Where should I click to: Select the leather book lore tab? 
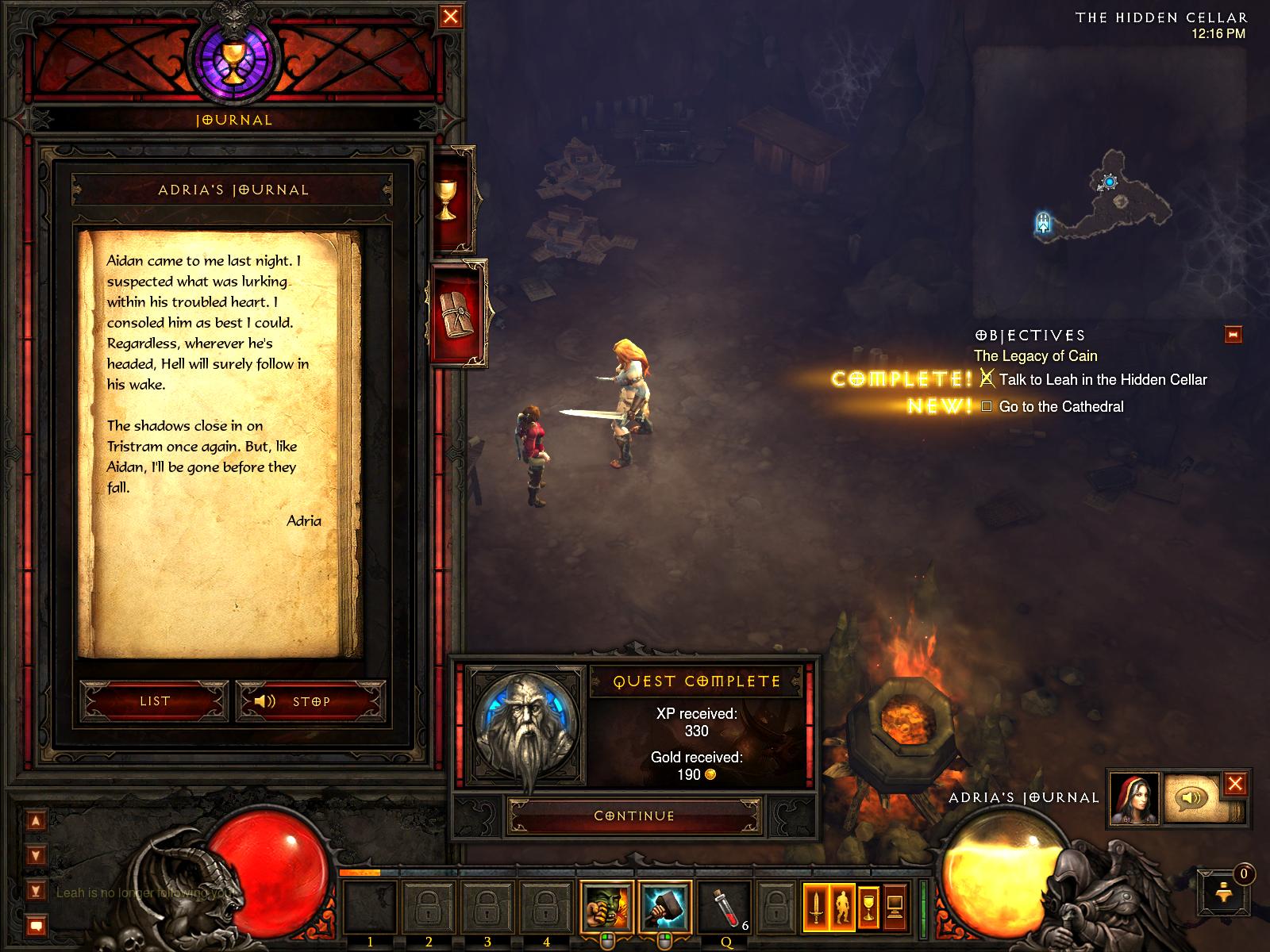457,313
